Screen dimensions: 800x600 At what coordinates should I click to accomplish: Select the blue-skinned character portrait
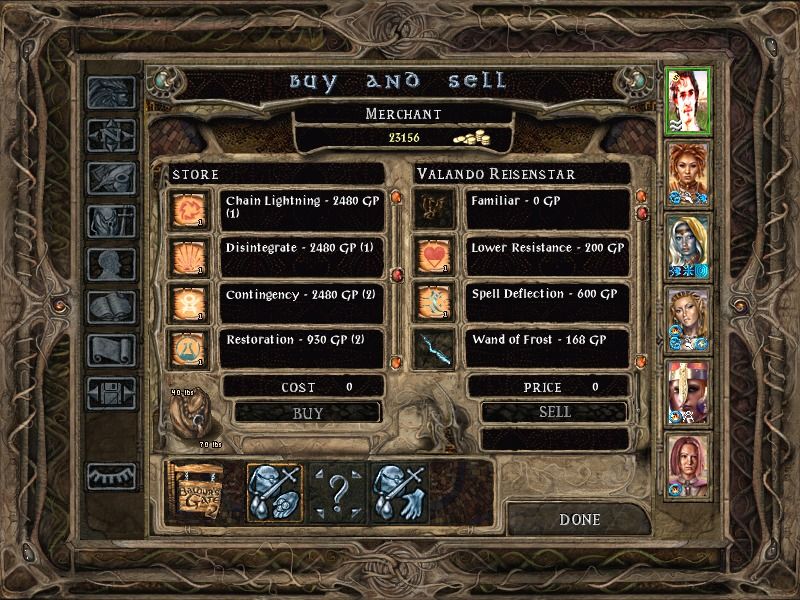(x=688, y=244)
